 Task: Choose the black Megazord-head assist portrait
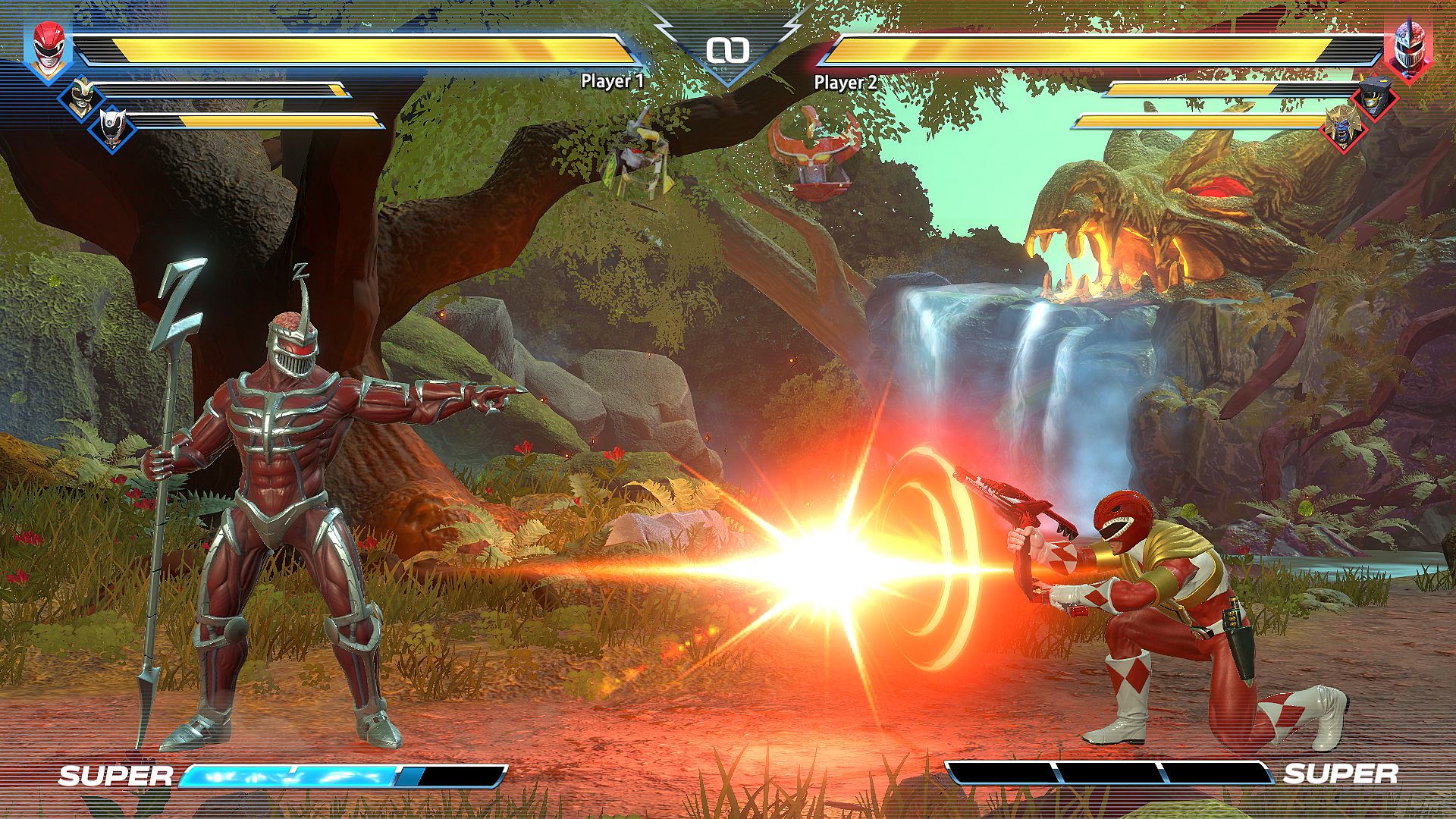point(1373,97)
